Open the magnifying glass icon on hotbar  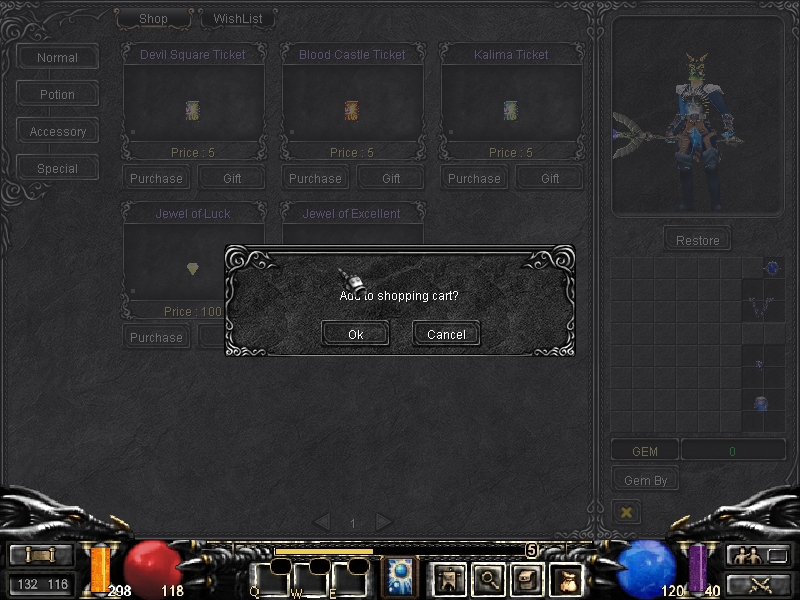click(x=488, y=577)
